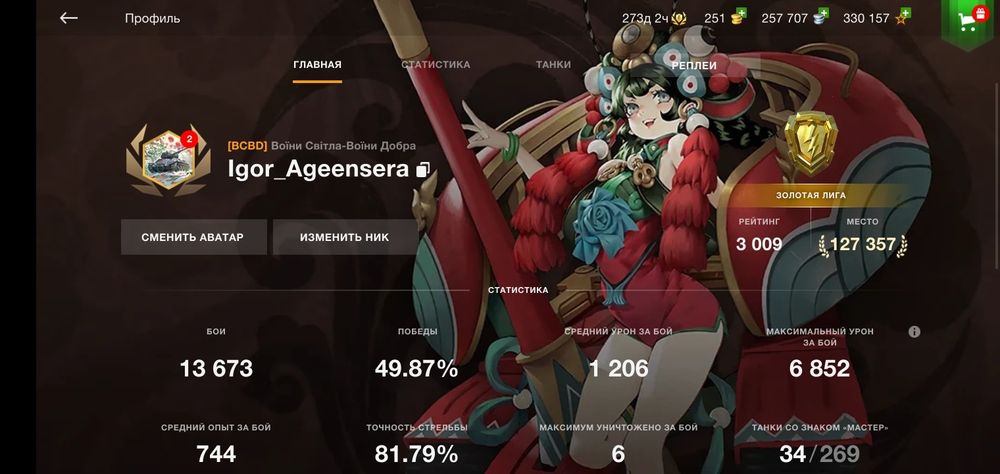Screen dimensions: 1000x474
Task: Open the 330 157 free experience balance
Action: pos(876,18)
